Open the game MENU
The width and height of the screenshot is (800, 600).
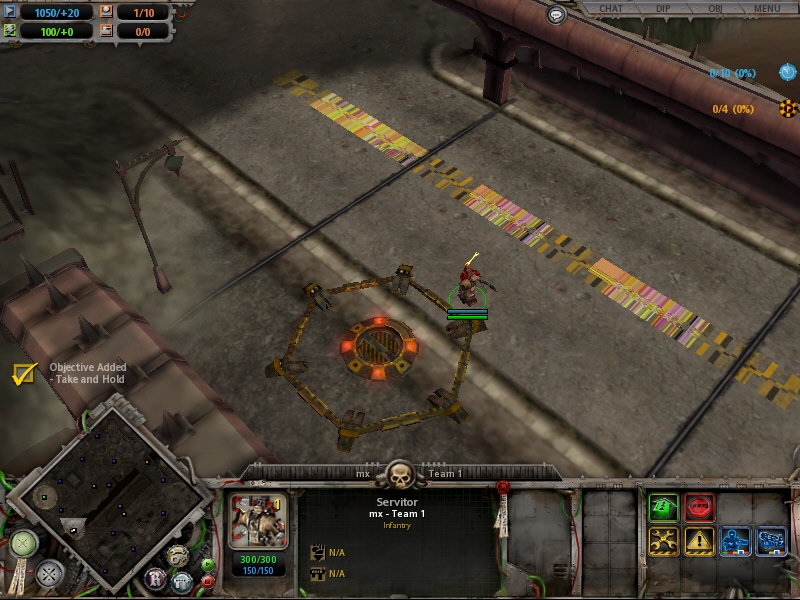767,9
